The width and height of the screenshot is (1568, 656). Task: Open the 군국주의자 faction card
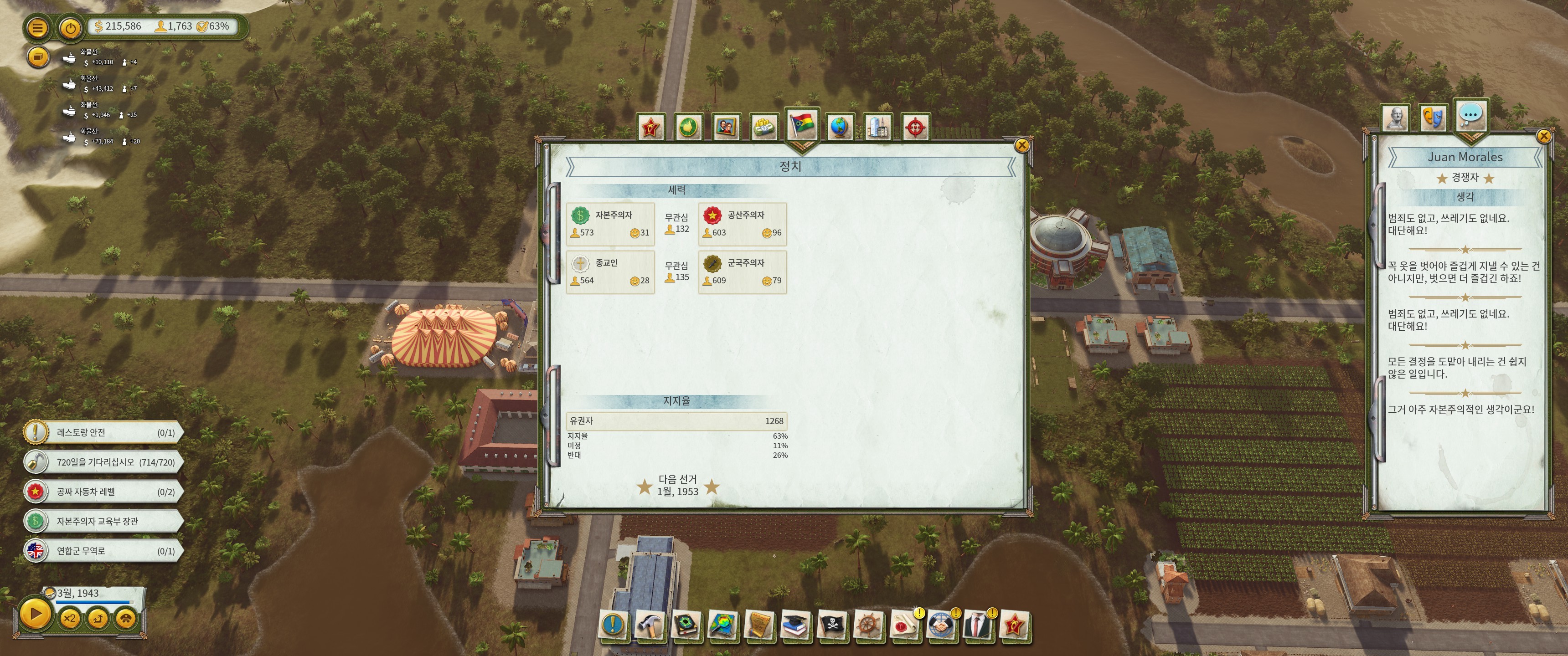point(742,272)
